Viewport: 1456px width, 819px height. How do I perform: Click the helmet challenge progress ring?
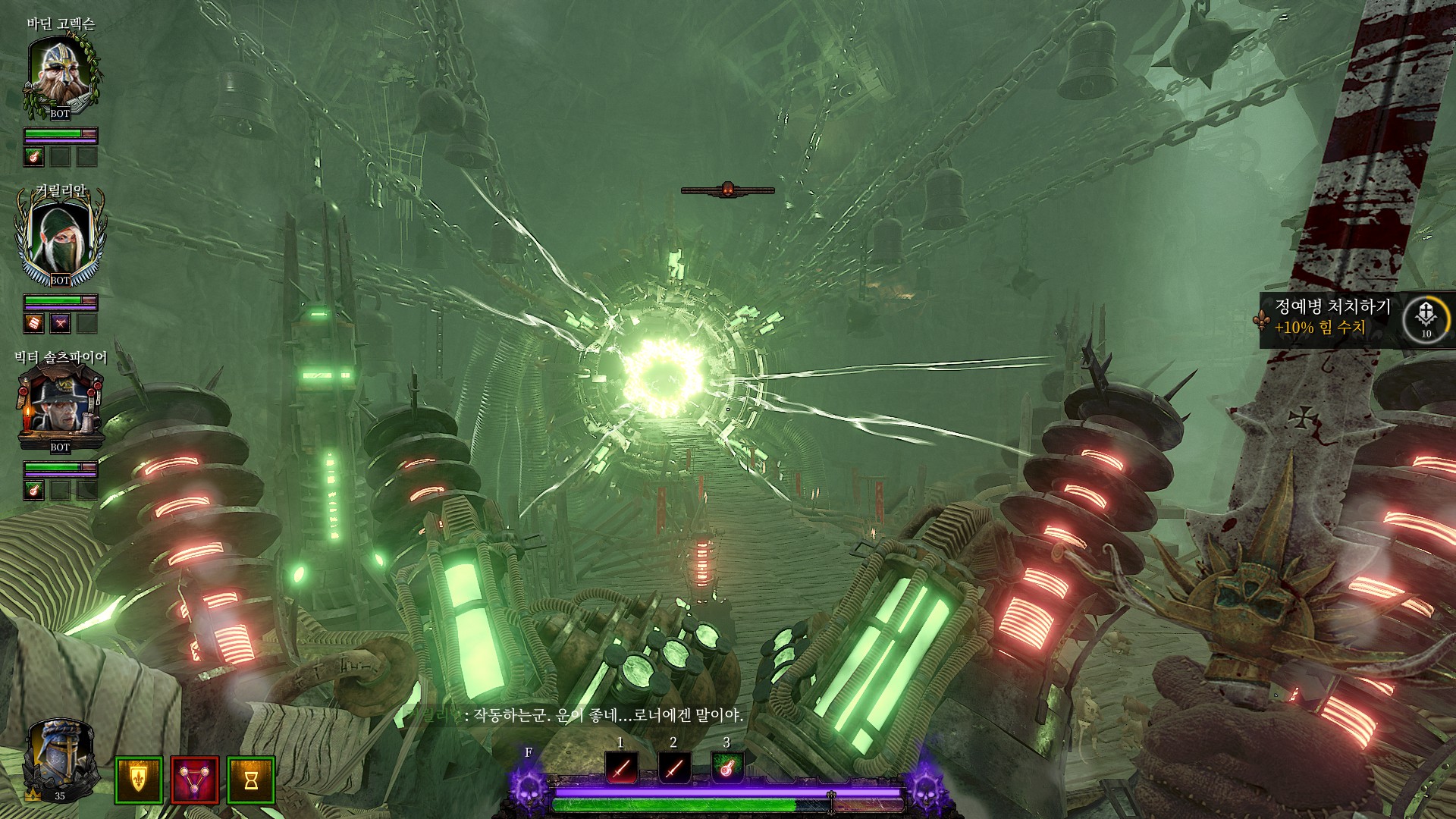click(x=1426, y=318)
